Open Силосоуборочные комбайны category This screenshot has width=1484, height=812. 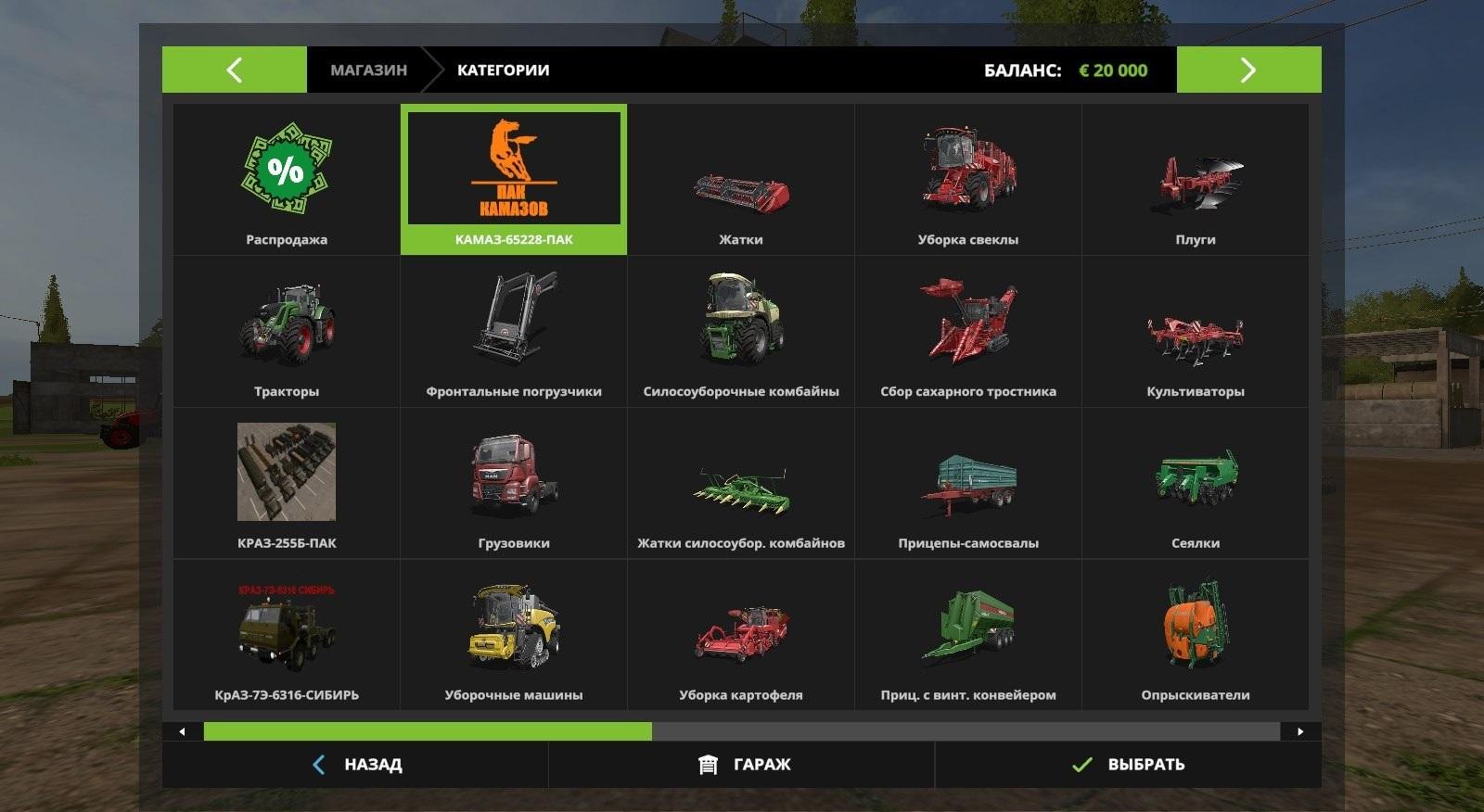point(741,332)
